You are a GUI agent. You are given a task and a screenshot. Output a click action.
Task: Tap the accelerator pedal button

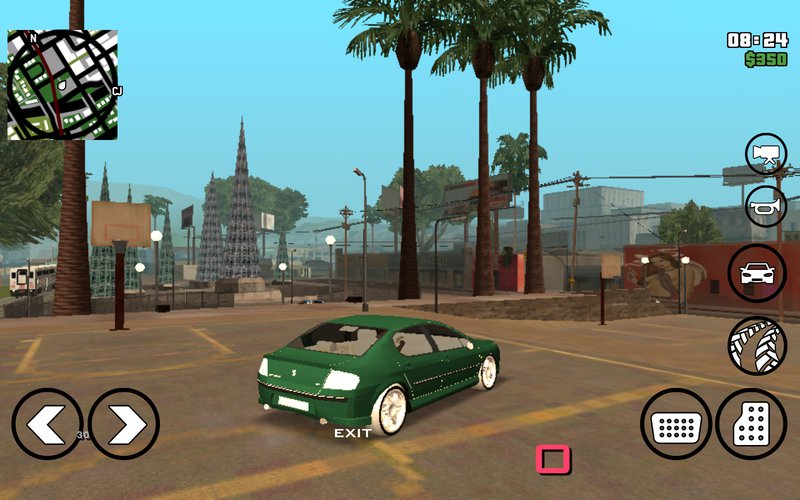[751, 424]
